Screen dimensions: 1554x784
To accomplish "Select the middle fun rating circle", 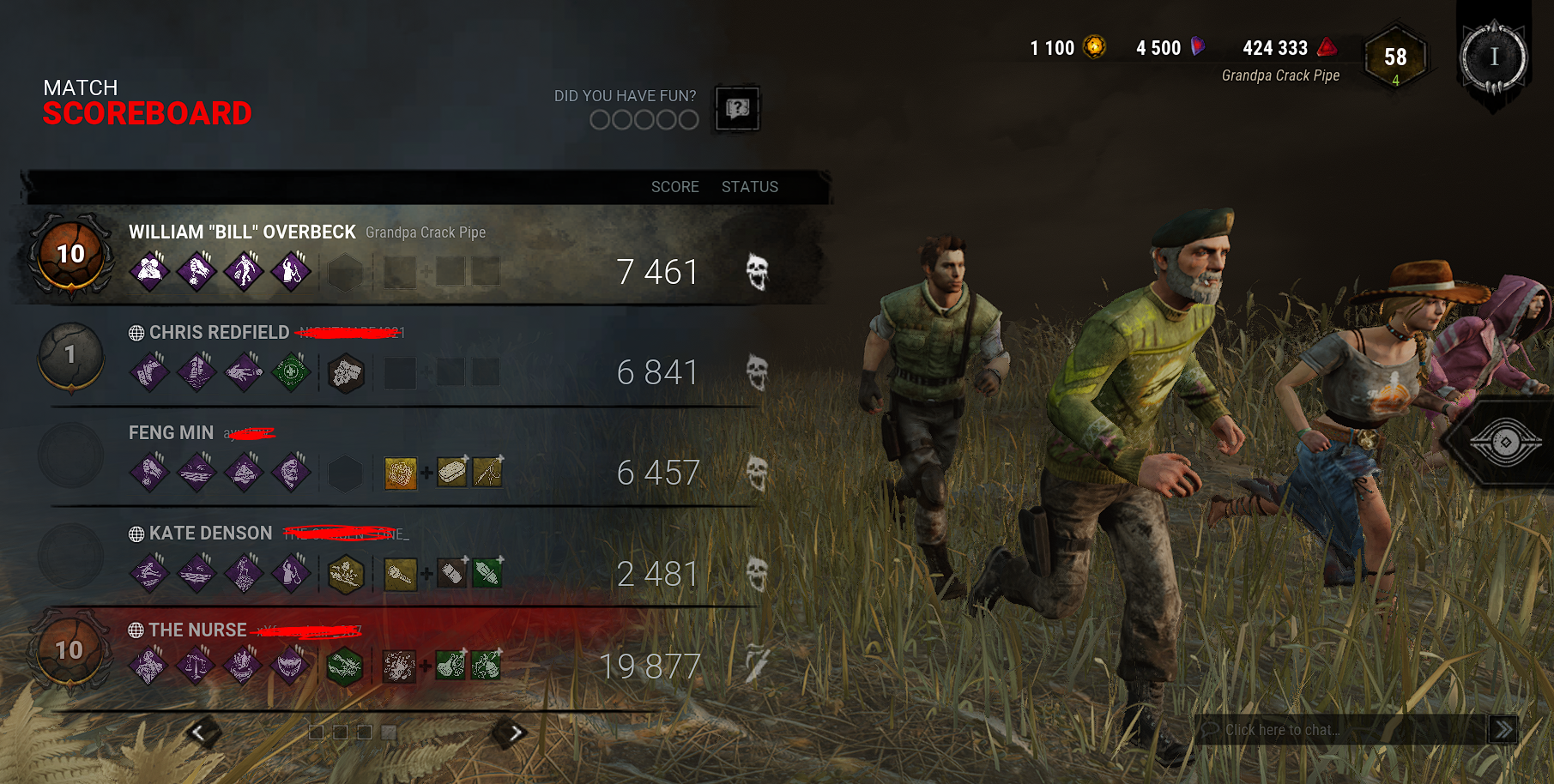I will (x=643, y=120).
